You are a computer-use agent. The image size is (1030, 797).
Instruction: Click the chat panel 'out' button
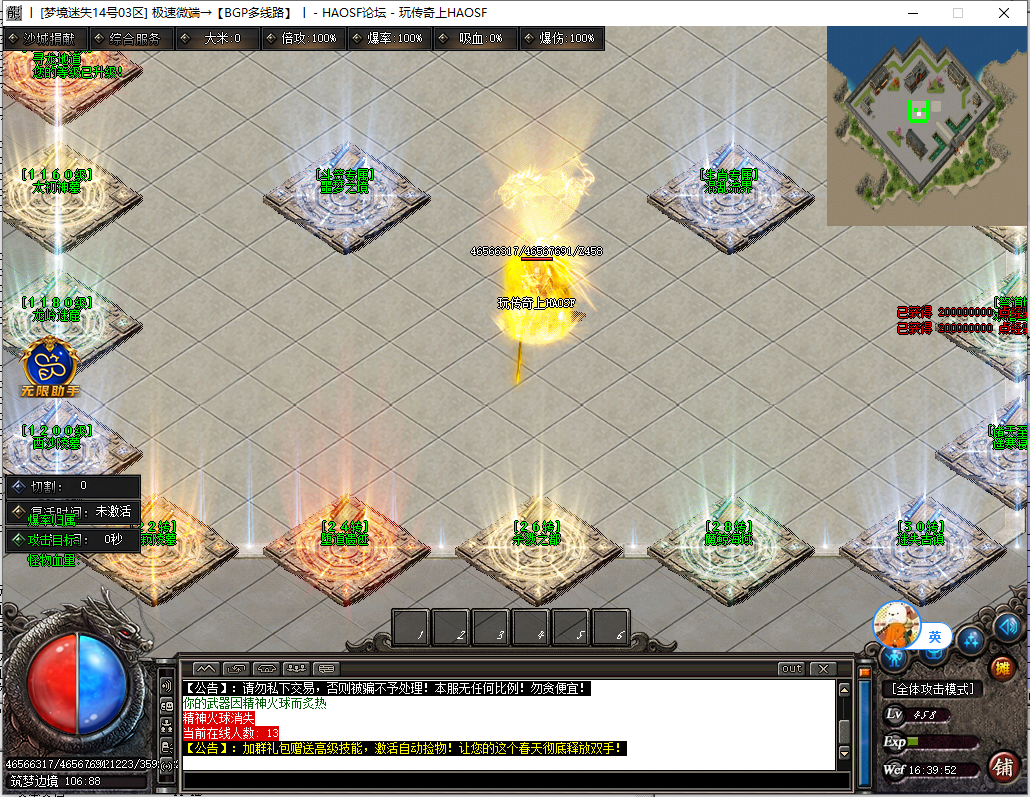(x=791, y=668)
